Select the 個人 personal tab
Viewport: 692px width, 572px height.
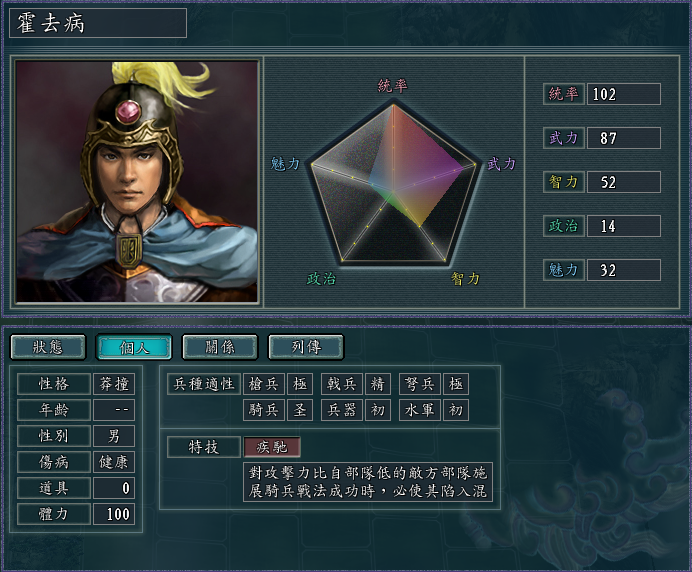pyautogui.click(x=134, y=347)
